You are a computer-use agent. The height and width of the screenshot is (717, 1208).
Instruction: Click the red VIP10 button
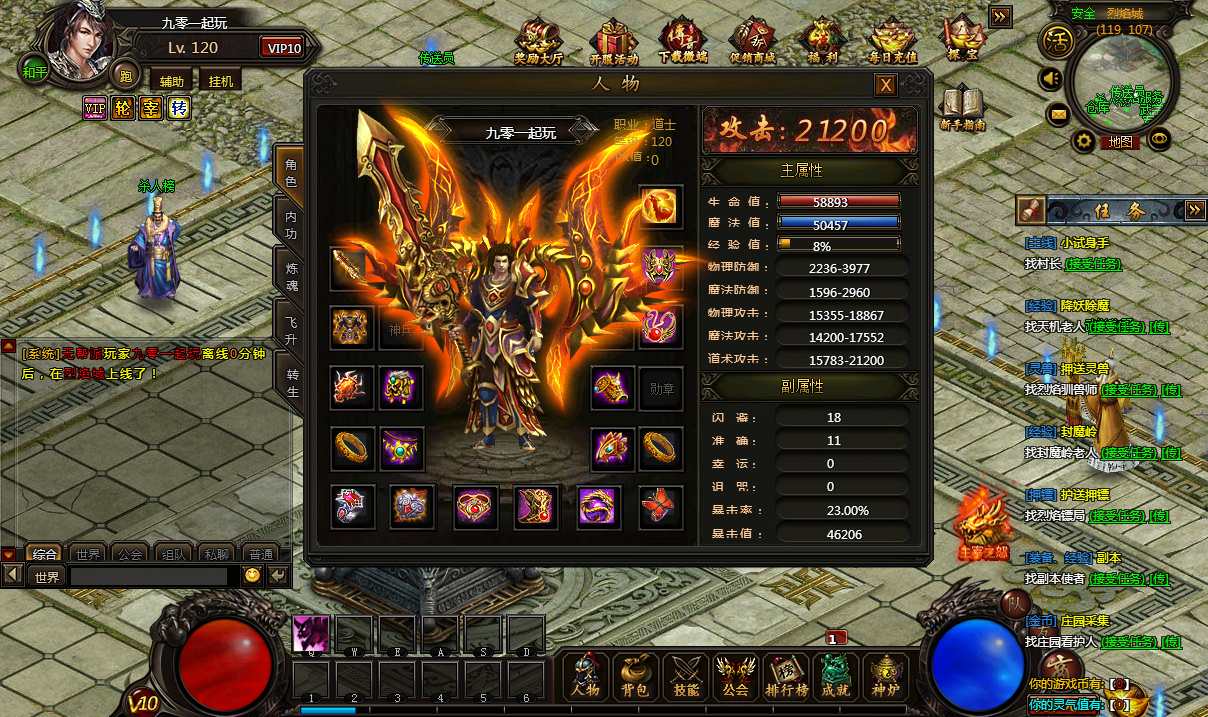[x=284, y=48]
